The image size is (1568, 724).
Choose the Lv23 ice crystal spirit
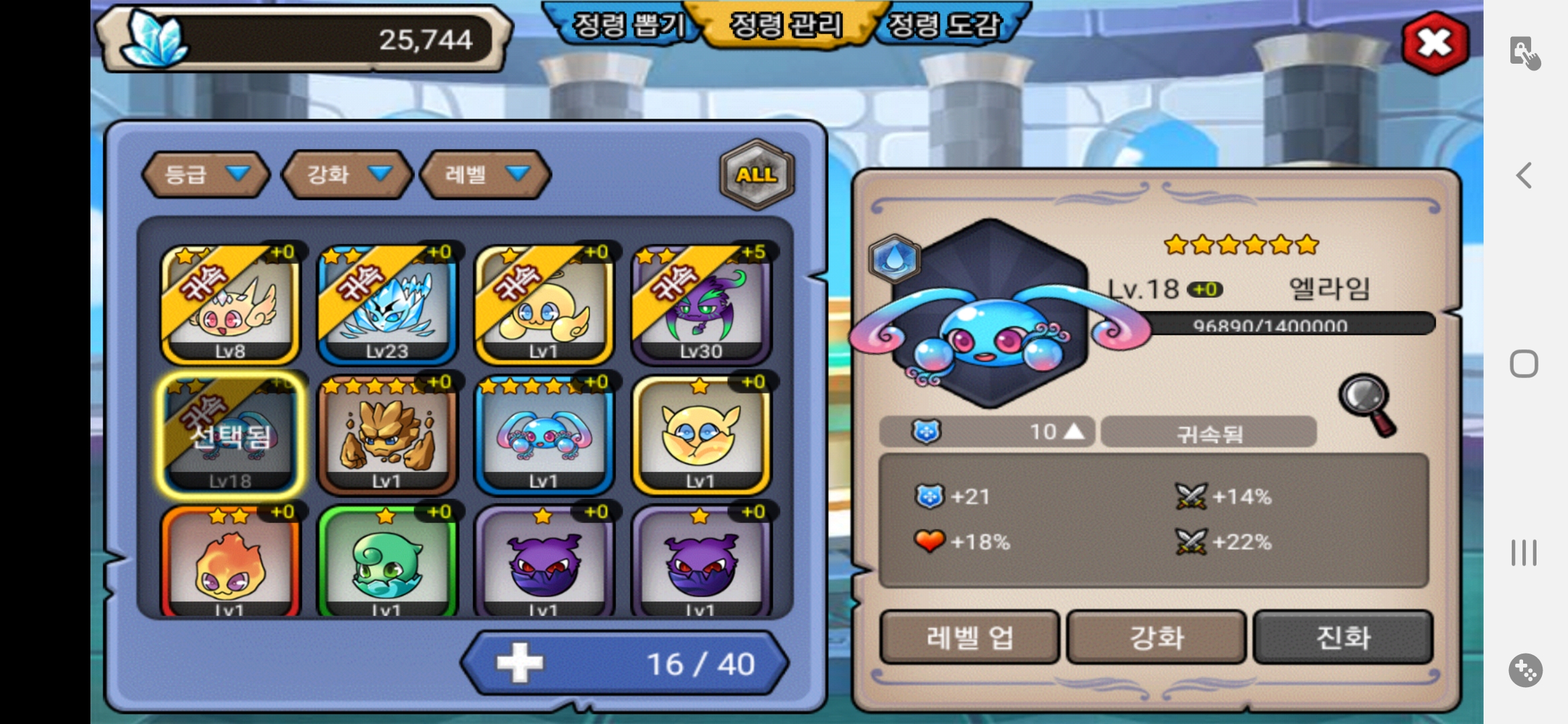387,304
